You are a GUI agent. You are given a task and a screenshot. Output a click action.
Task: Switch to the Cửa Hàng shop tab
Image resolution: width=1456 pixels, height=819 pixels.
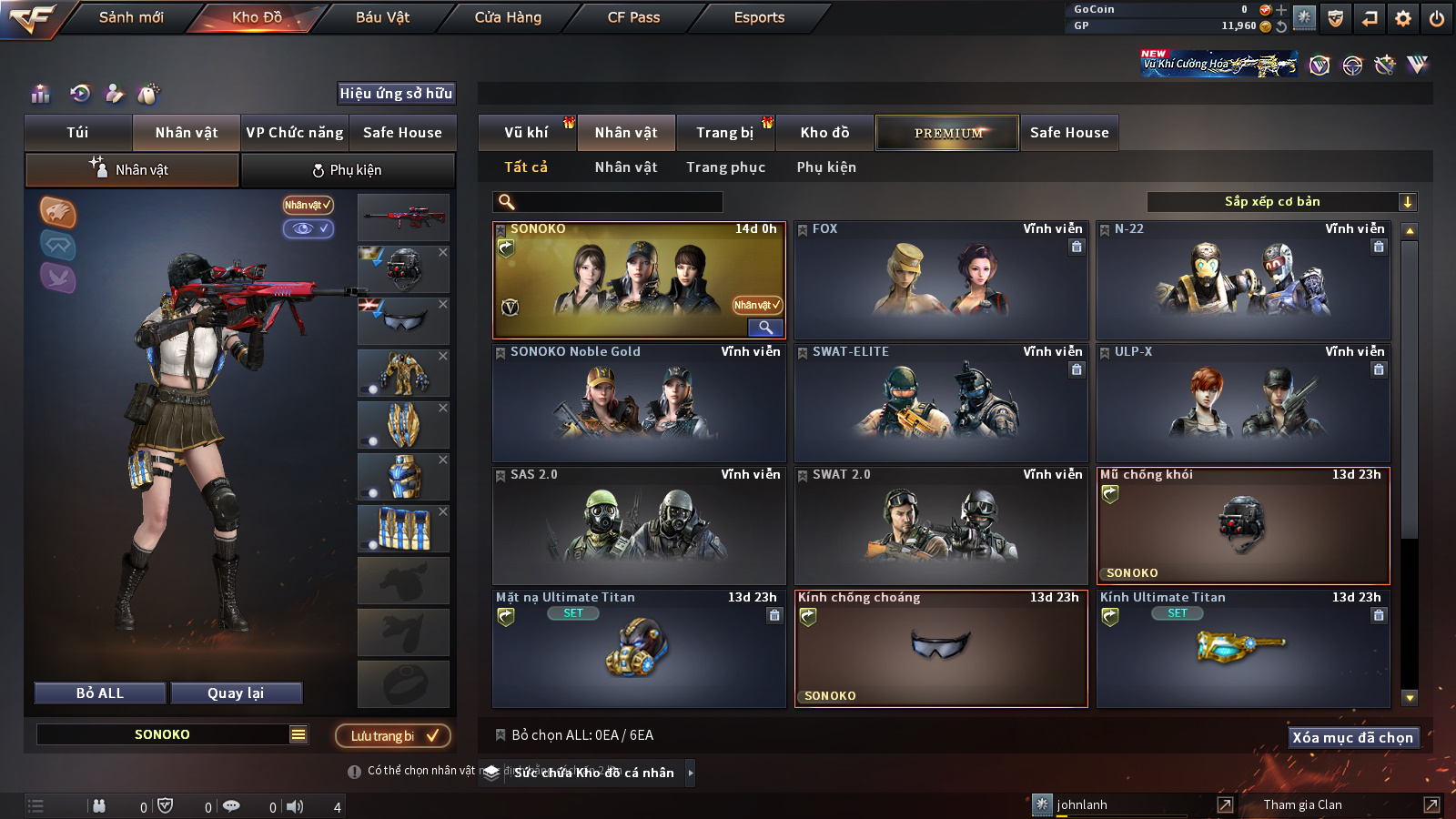click(x=508, y=17)
